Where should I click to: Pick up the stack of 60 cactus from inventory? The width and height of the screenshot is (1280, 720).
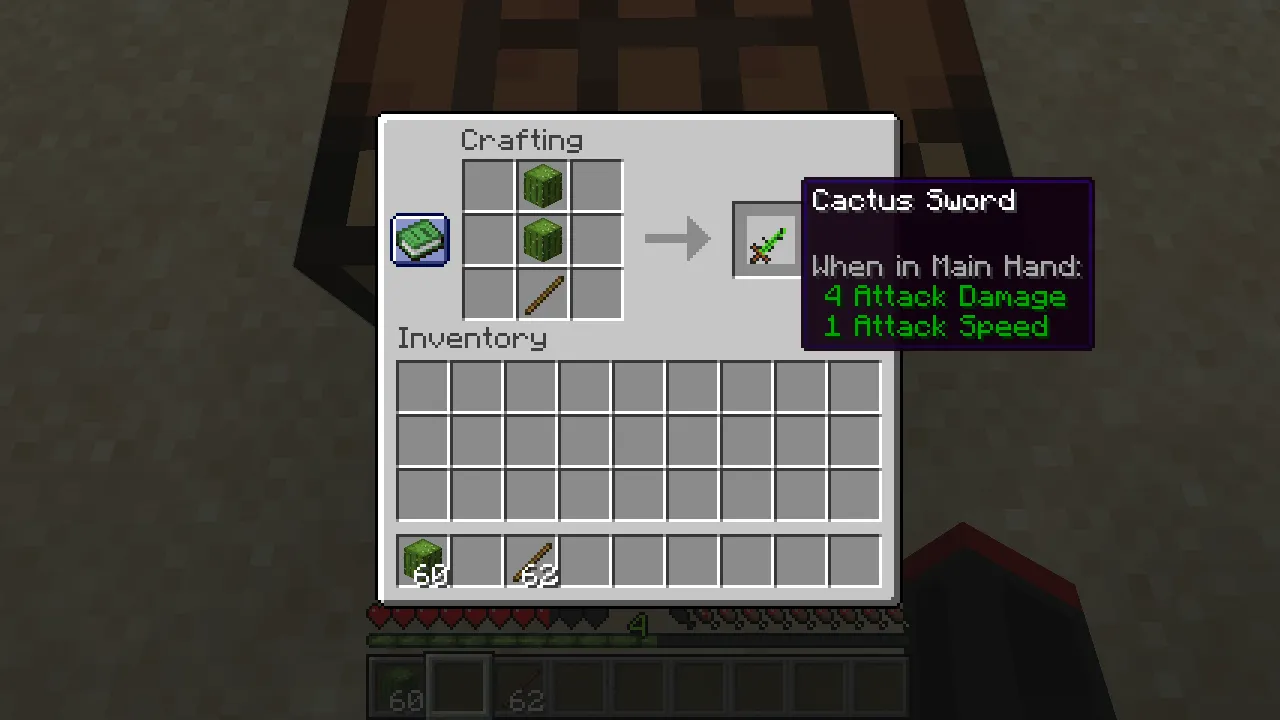tap(423, 560)
